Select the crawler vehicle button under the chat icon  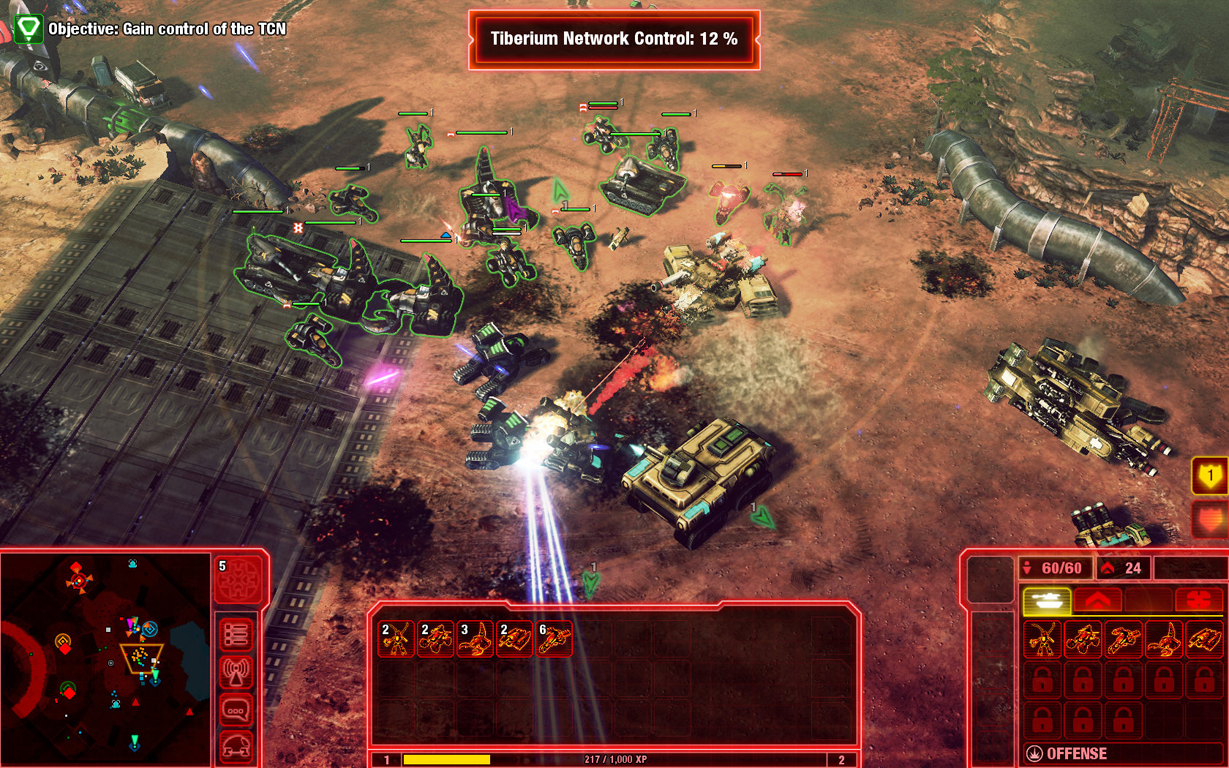[x=237, y=745]
